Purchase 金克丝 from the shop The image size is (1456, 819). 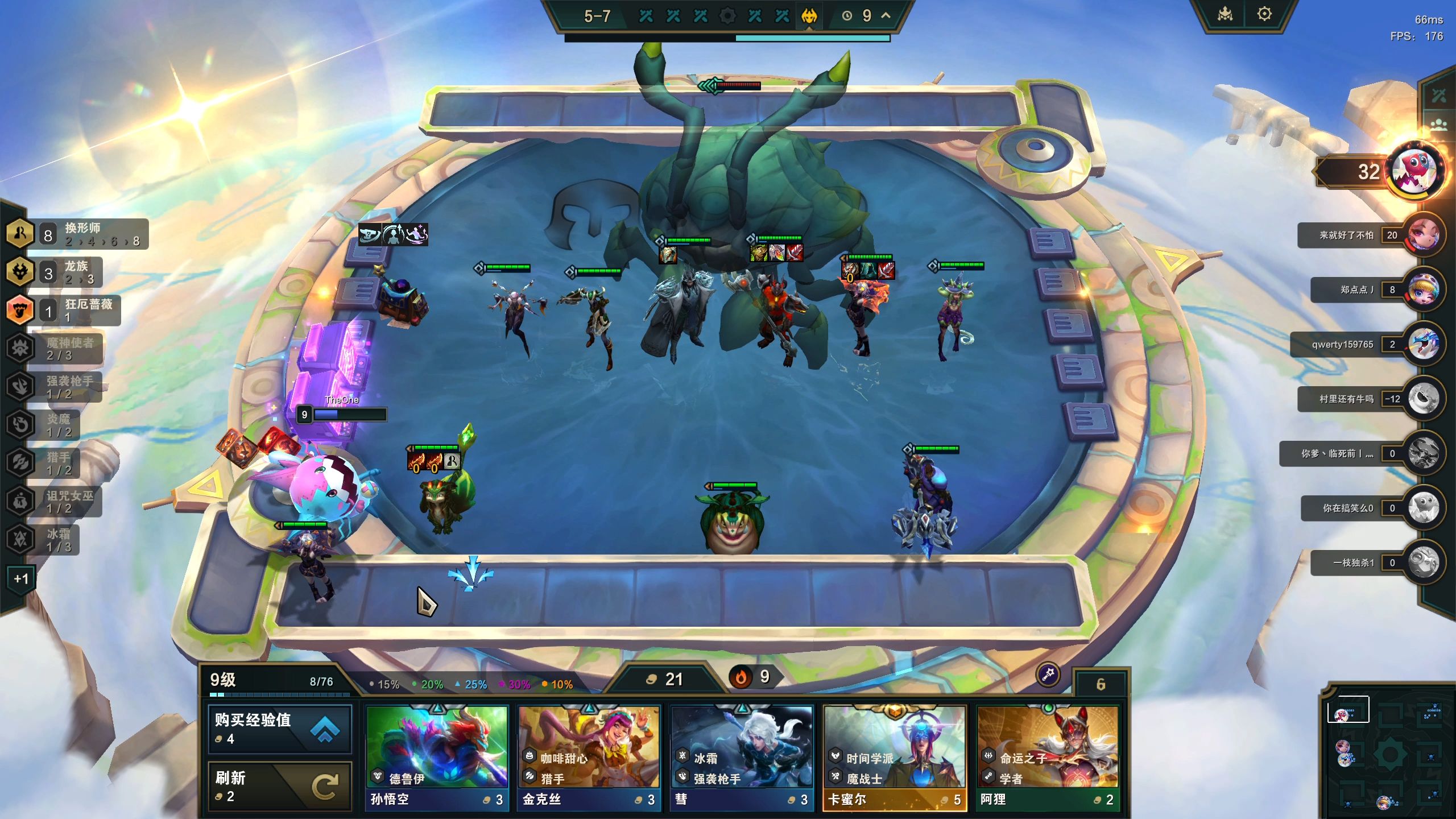589,757
